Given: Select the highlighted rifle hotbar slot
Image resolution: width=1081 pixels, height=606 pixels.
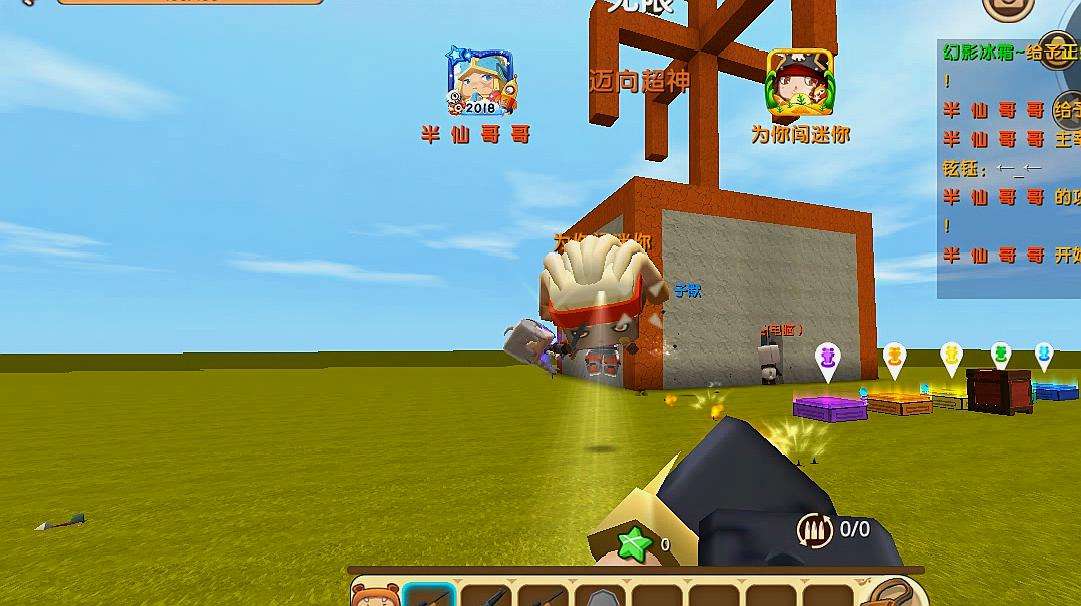Looking at the screenshot, I should (x=429, y=596).
